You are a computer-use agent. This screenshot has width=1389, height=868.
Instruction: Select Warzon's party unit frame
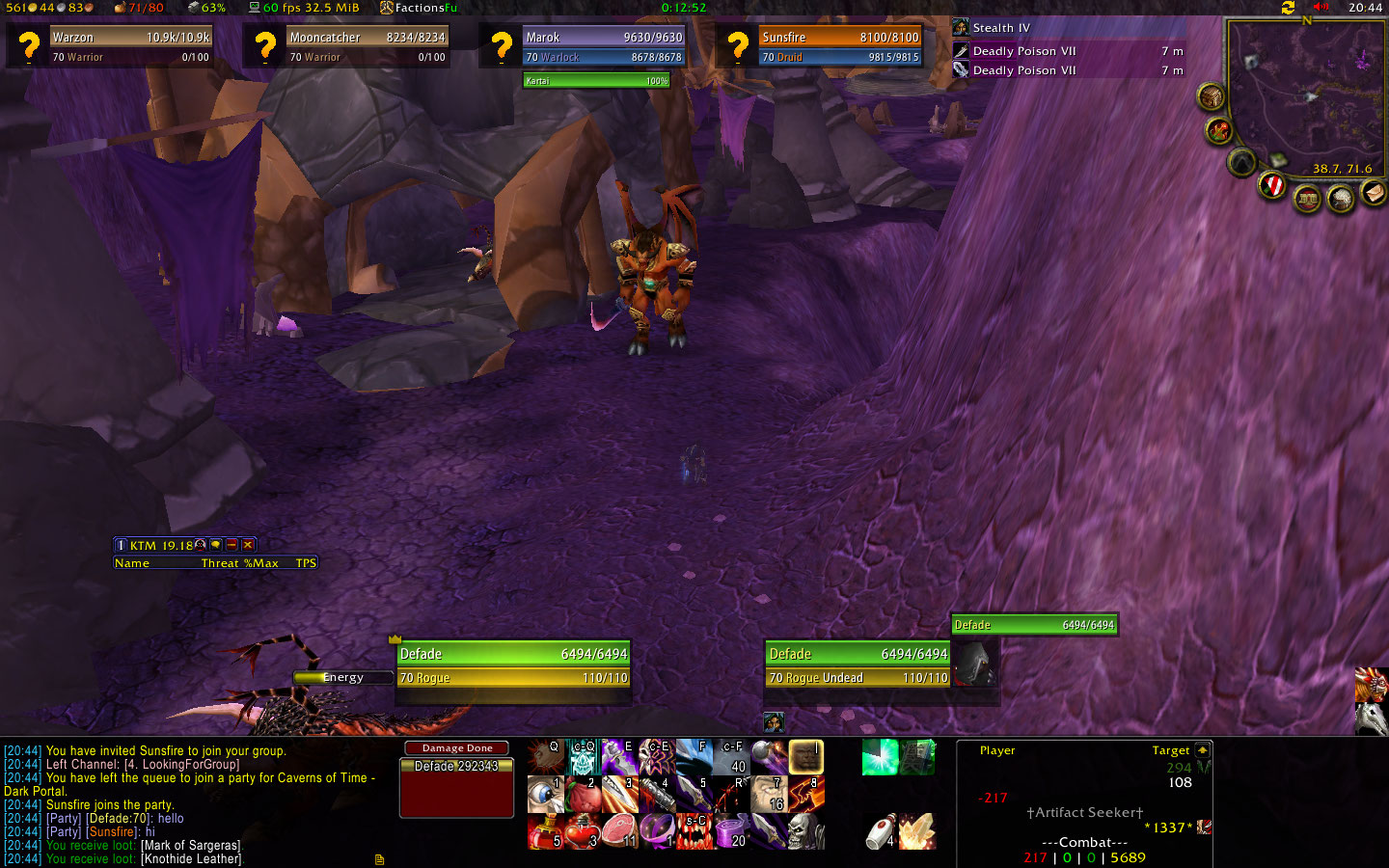pyautogui.click(x=130, y=46)
